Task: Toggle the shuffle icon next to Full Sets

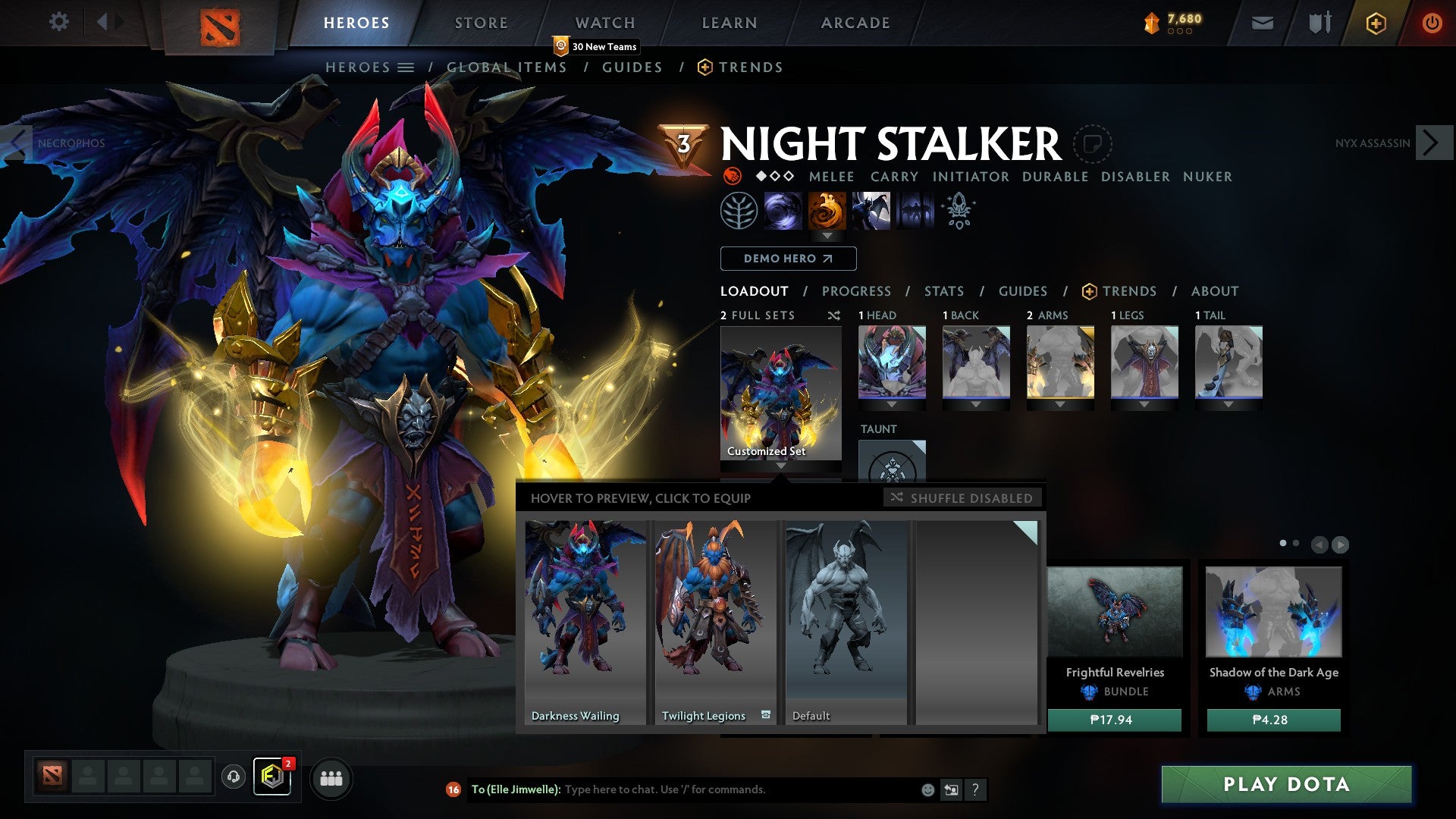Action: pyautogui.click(x=834, y=315)
